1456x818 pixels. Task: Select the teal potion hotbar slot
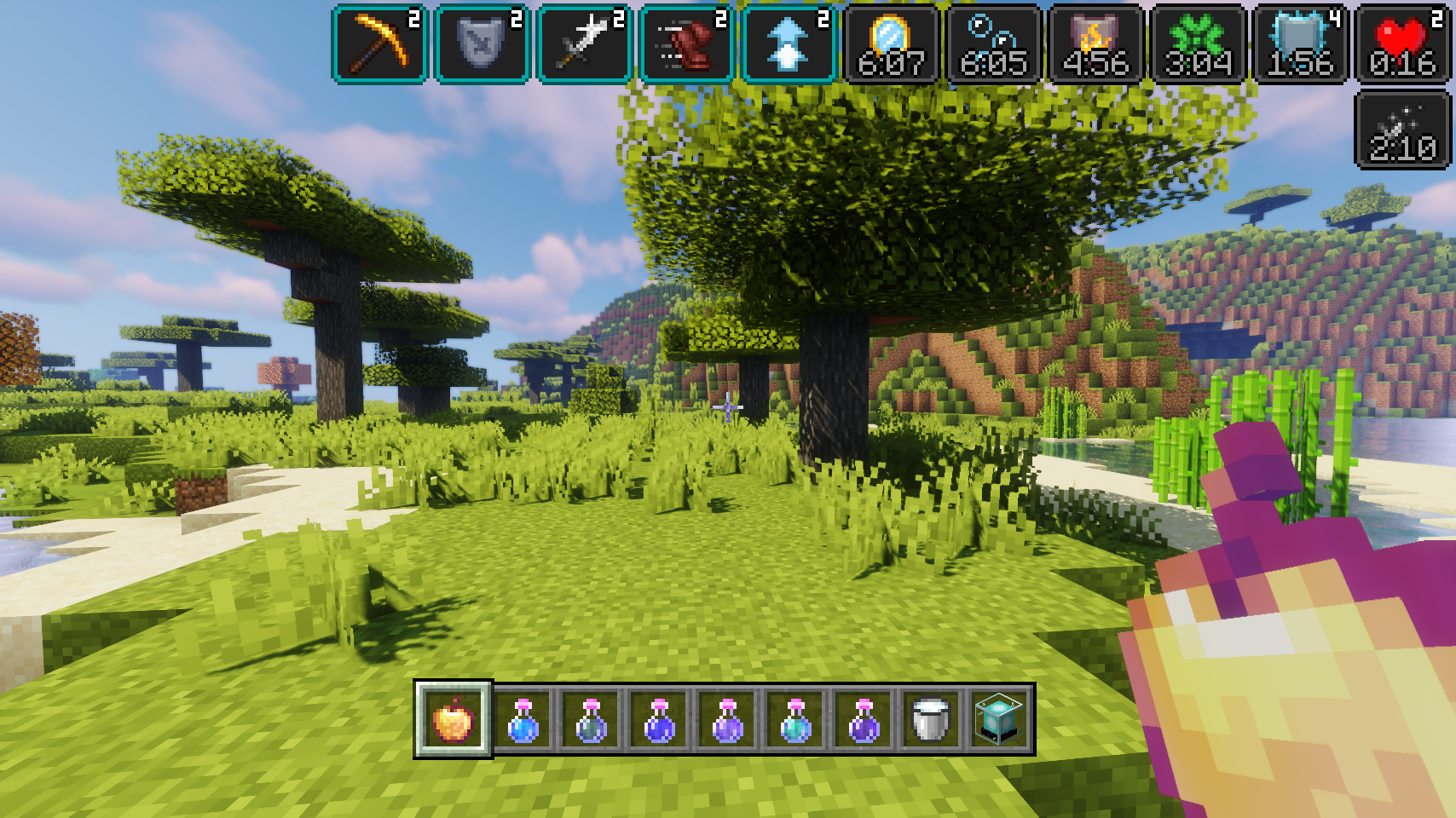794,720
